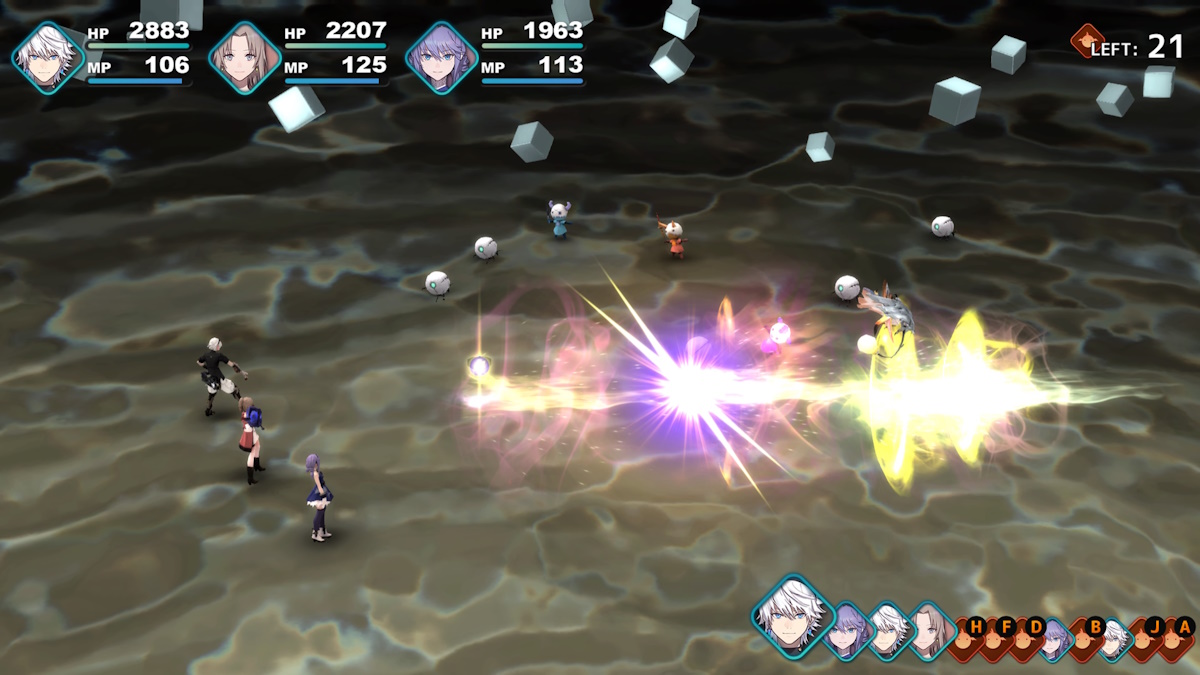Select the purple-haired girl portrait beside HP 1963
1200x675 pixels.
441,57
